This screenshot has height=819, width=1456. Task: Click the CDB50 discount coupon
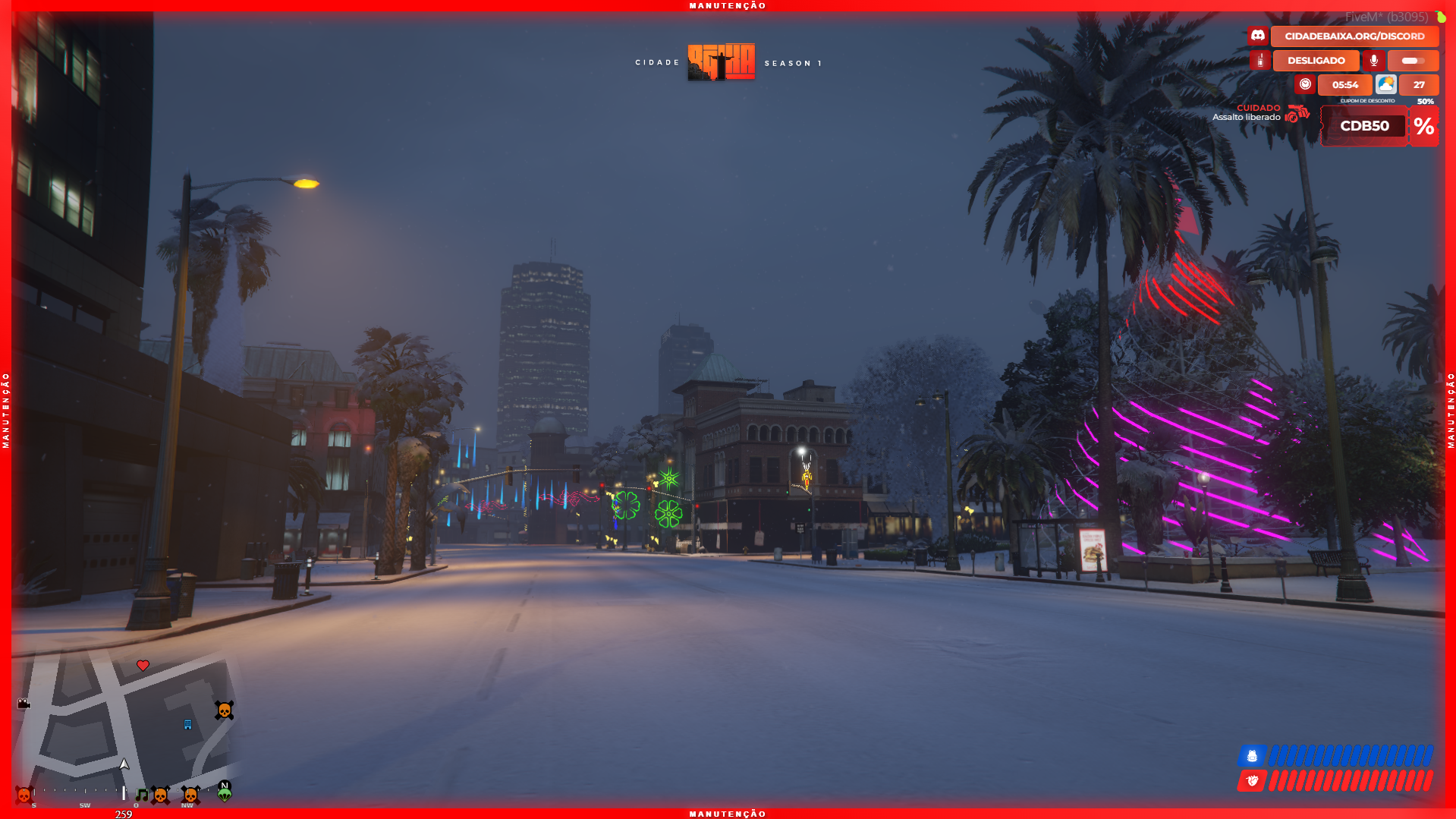pyautogui.click(x=1364, y=126)
